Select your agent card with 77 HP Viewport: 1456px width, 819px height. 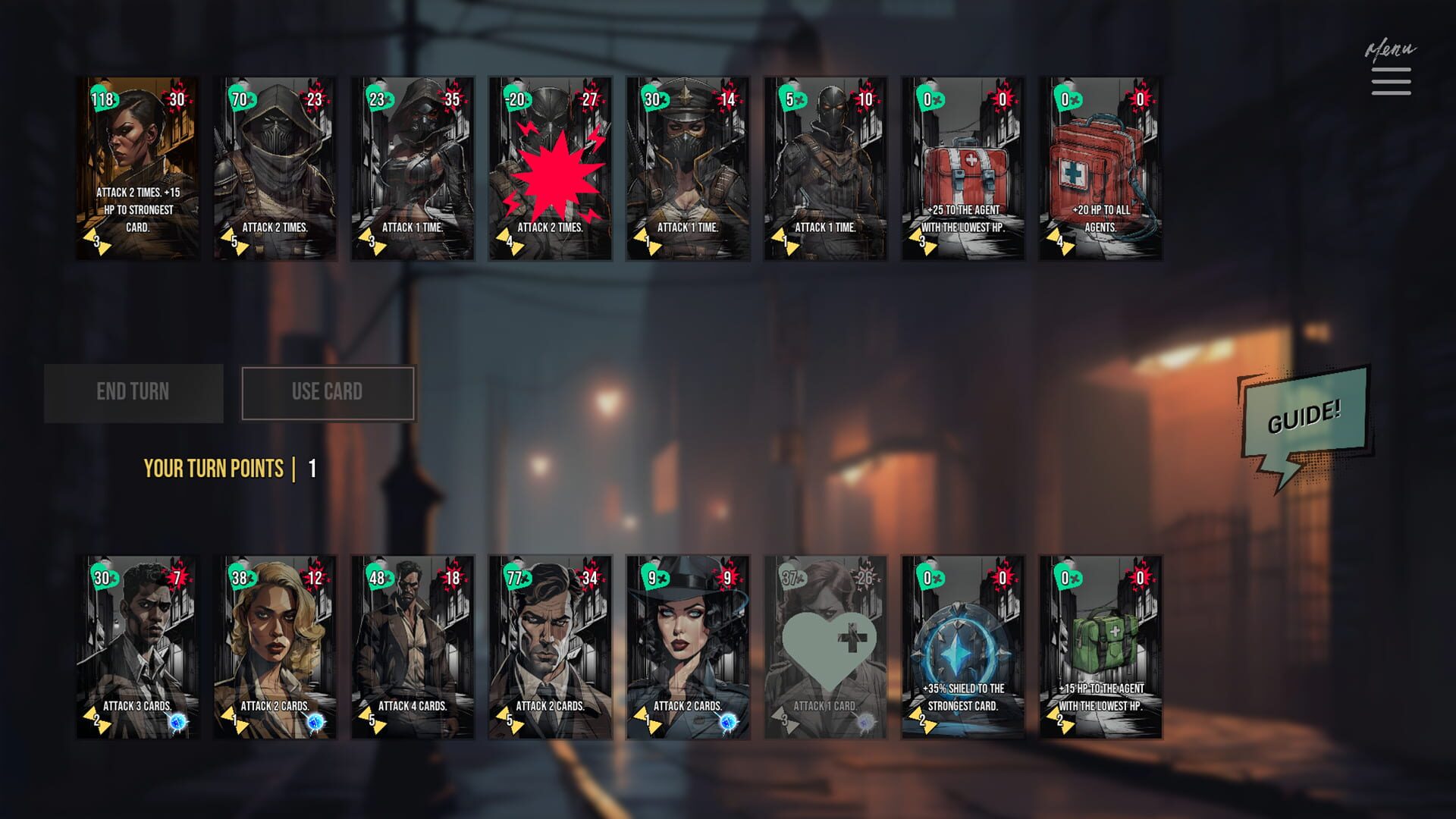tap(551, 647)
